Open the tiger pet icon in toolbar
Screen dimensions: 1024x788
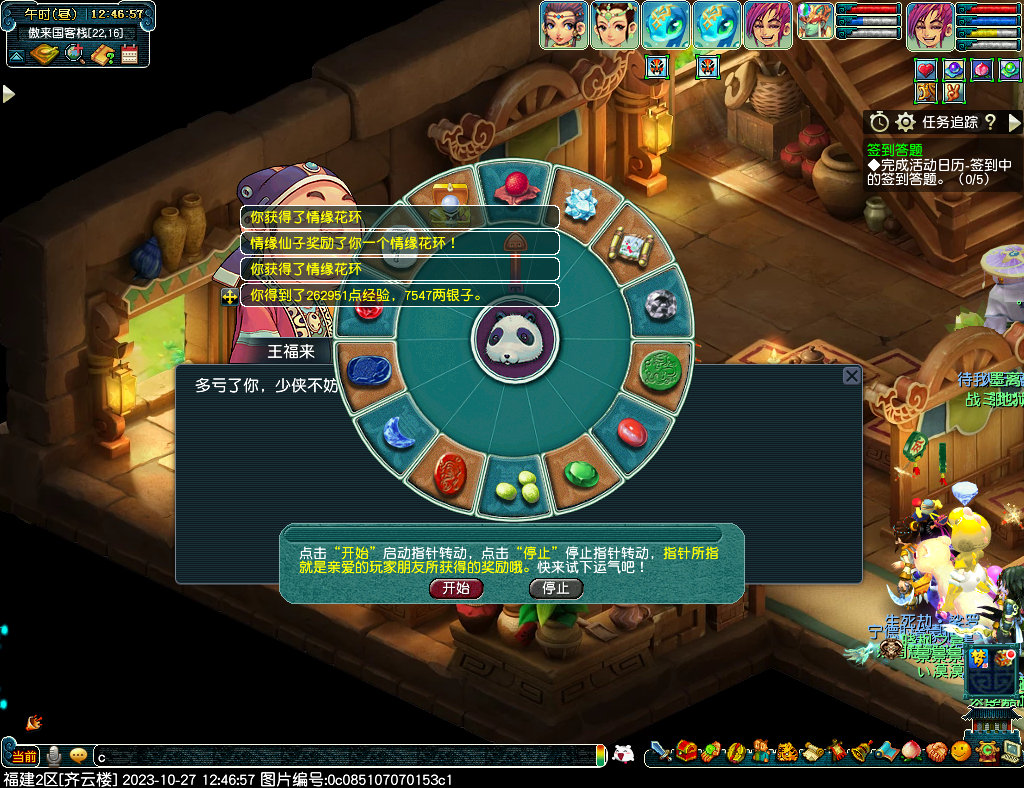(x=786, y=751)
